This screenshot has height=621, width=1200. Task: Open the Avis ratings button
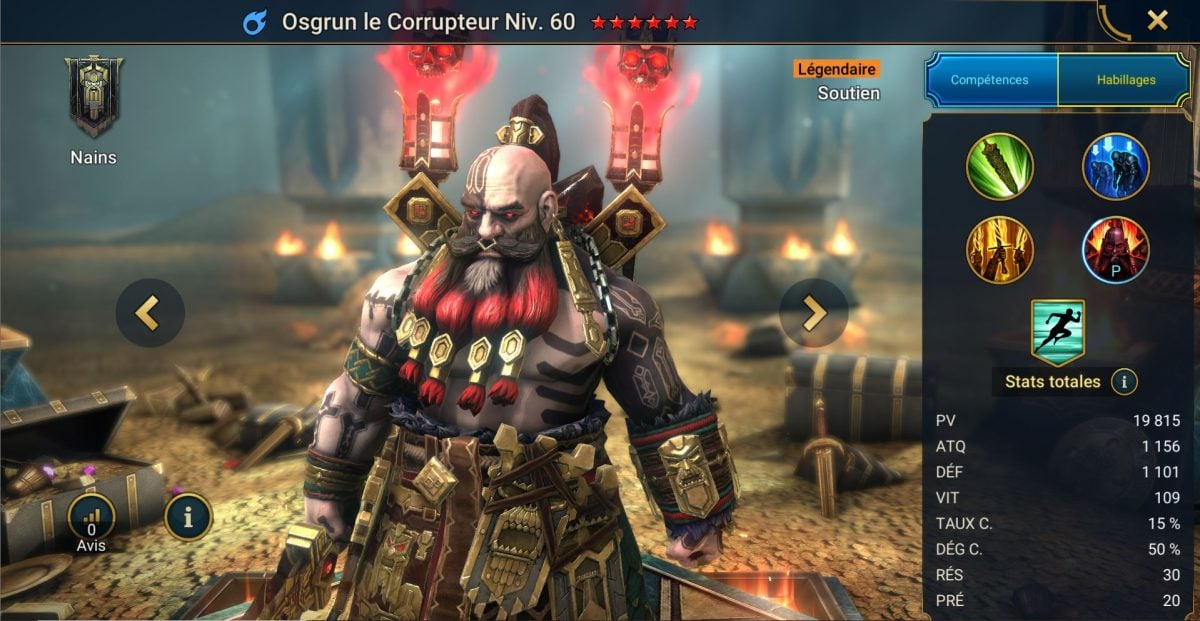click(91, 519)
